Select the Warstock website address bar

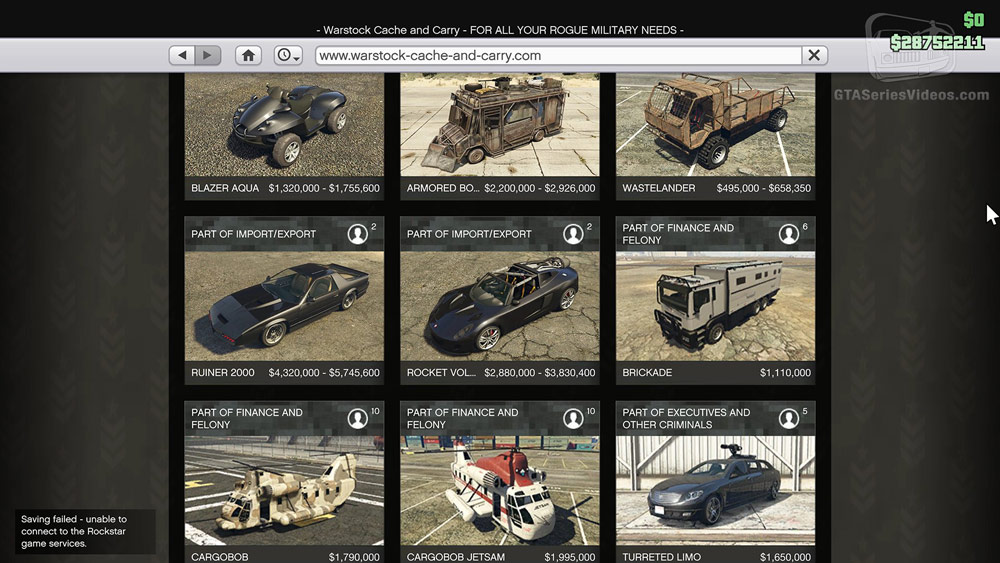coord(558,56)
